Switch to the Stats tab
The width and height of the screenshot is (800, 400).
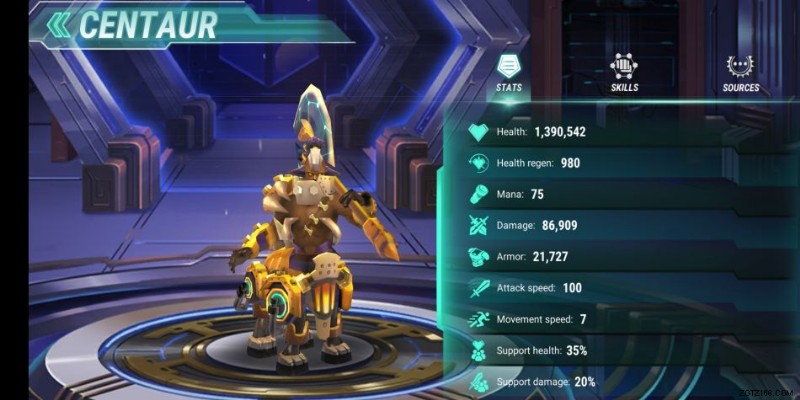(509, 73)
